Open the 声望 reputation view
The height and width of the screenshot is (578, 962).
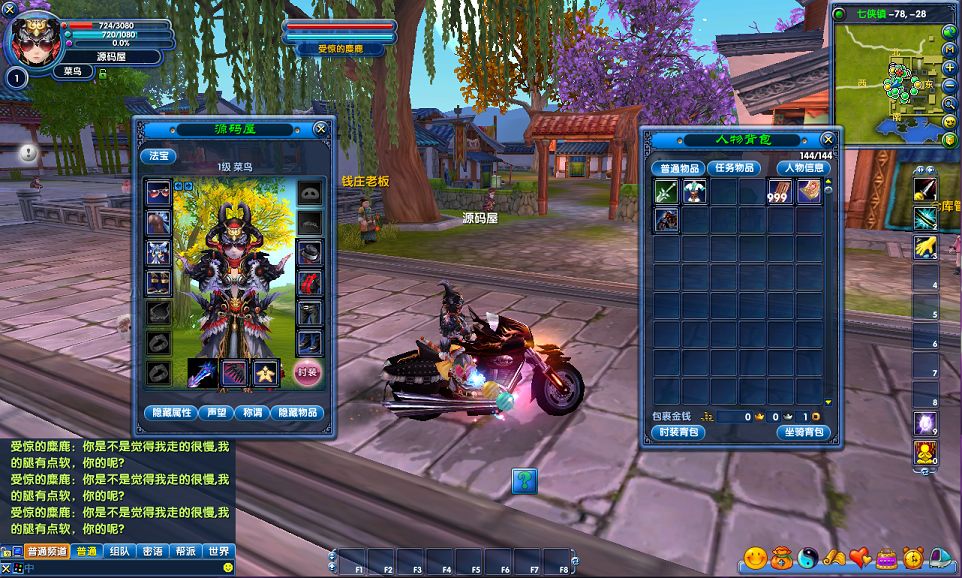click(x=216, y=412)
